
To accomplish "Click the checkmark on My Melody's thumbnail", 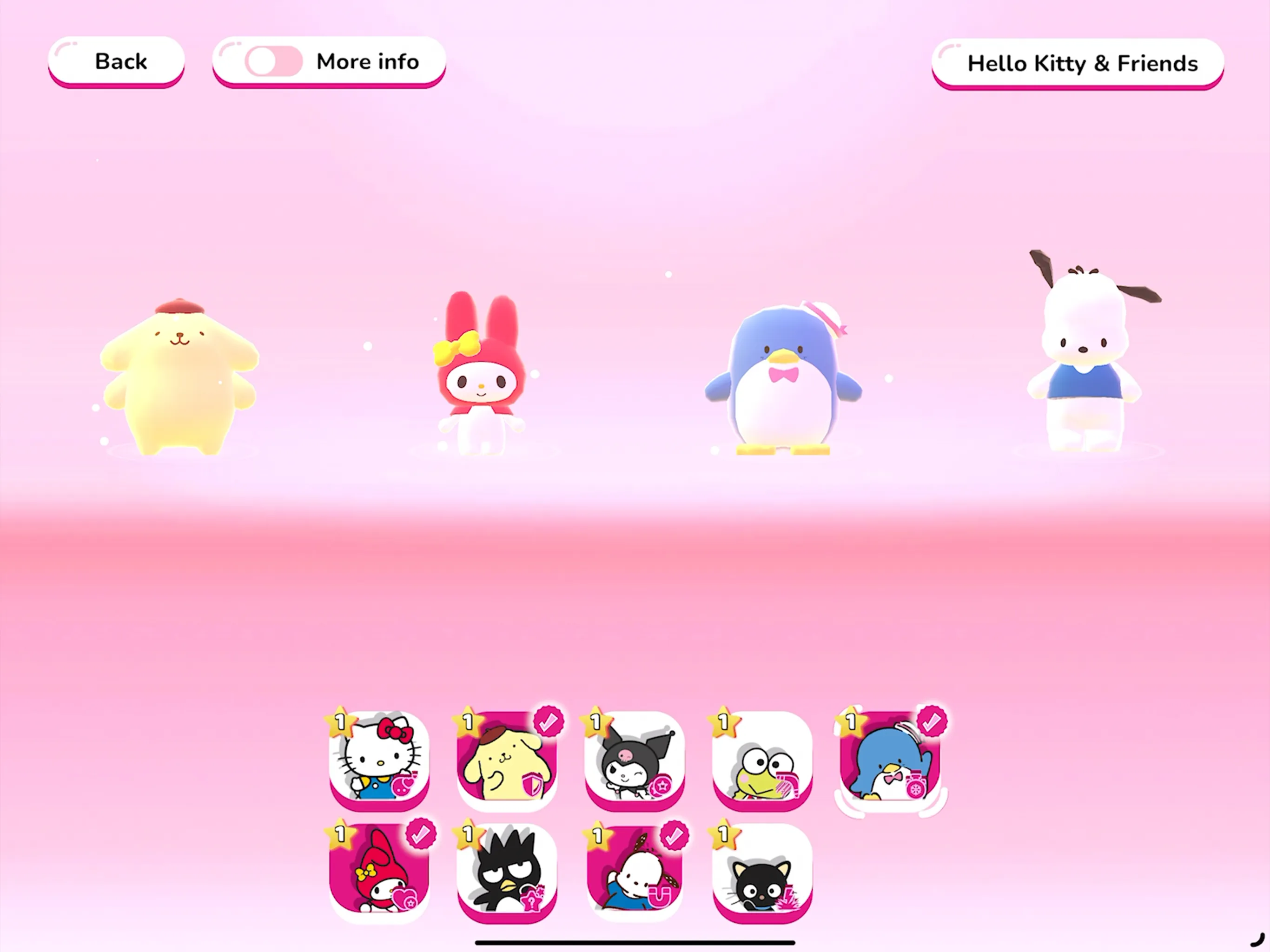I will point(422,833).
